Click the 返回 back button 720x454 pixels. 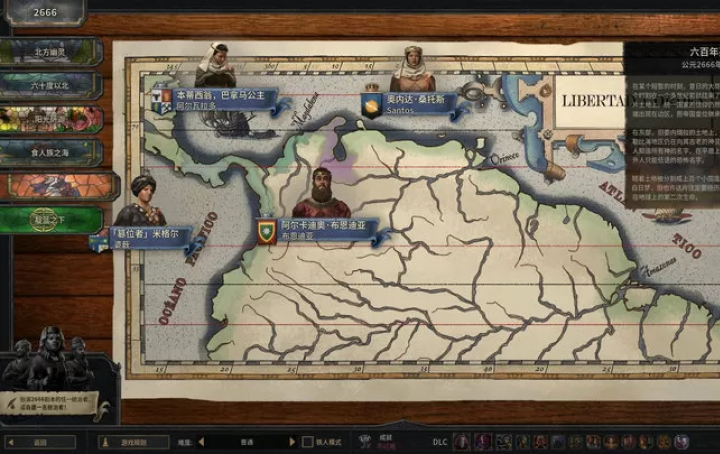tap(40, 441)
